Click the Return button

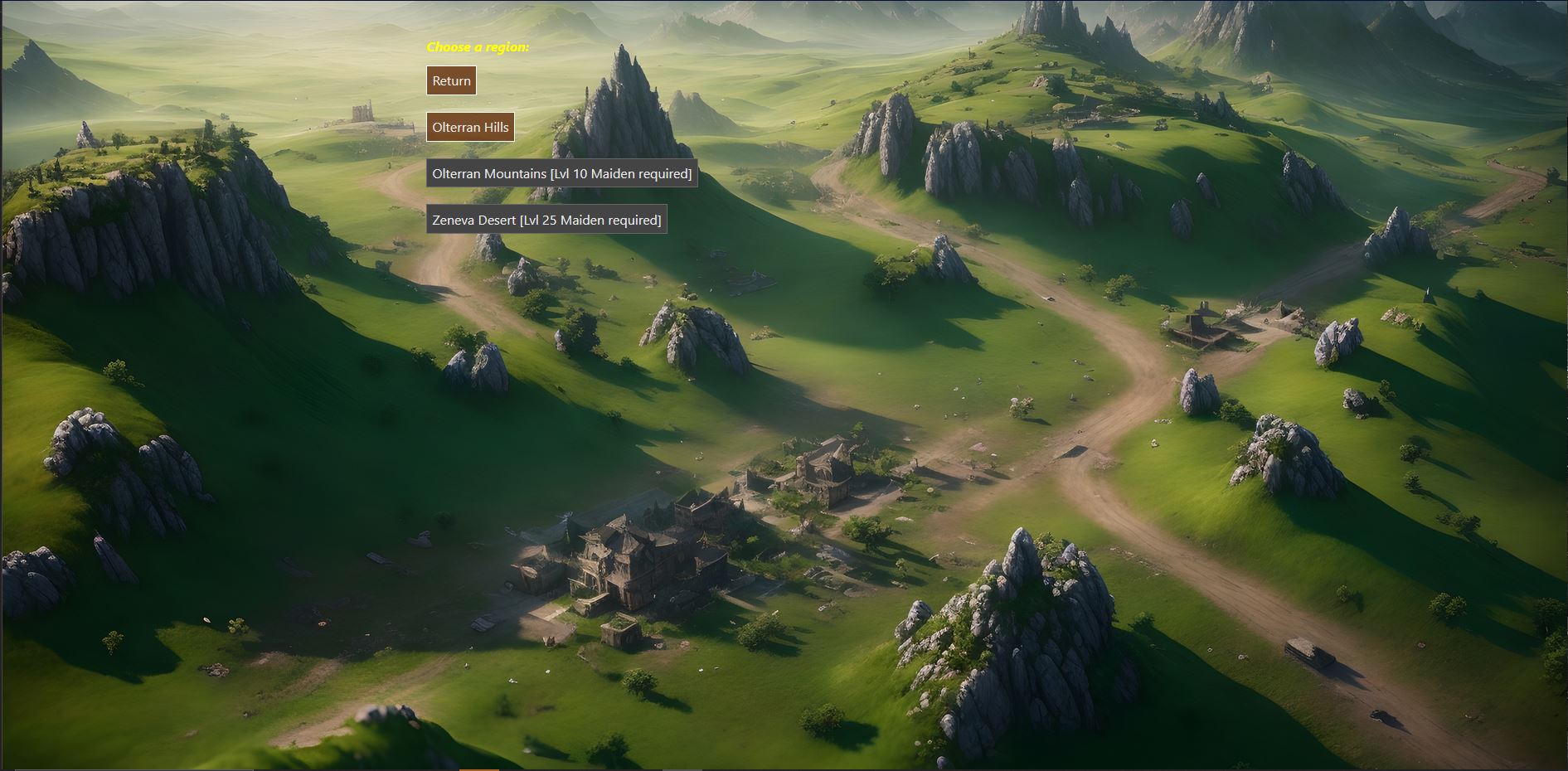tap(451, 81)
